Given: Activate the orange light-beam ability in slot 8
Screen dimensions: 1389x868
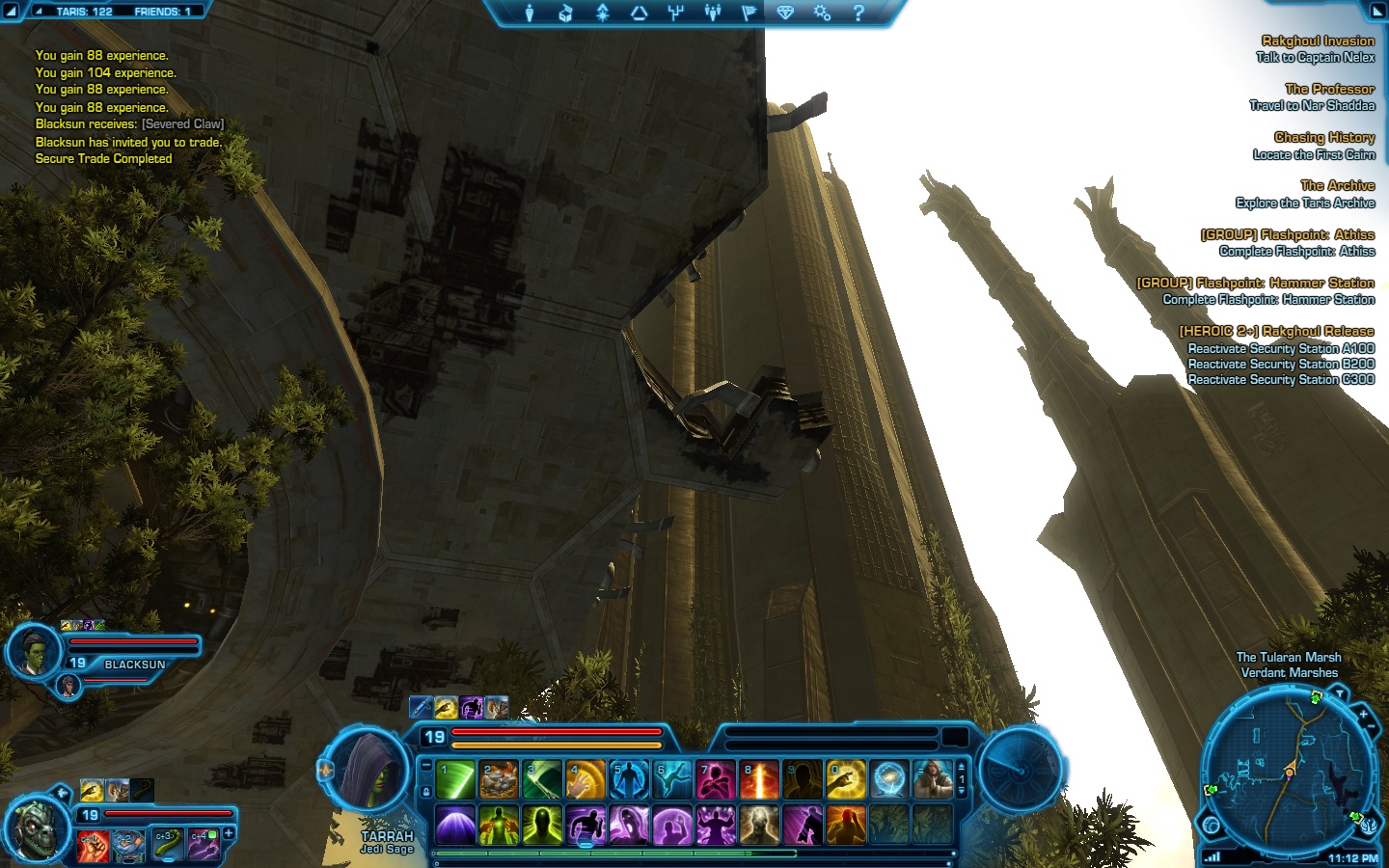Looking at the screenshot, I should point(759,780).
